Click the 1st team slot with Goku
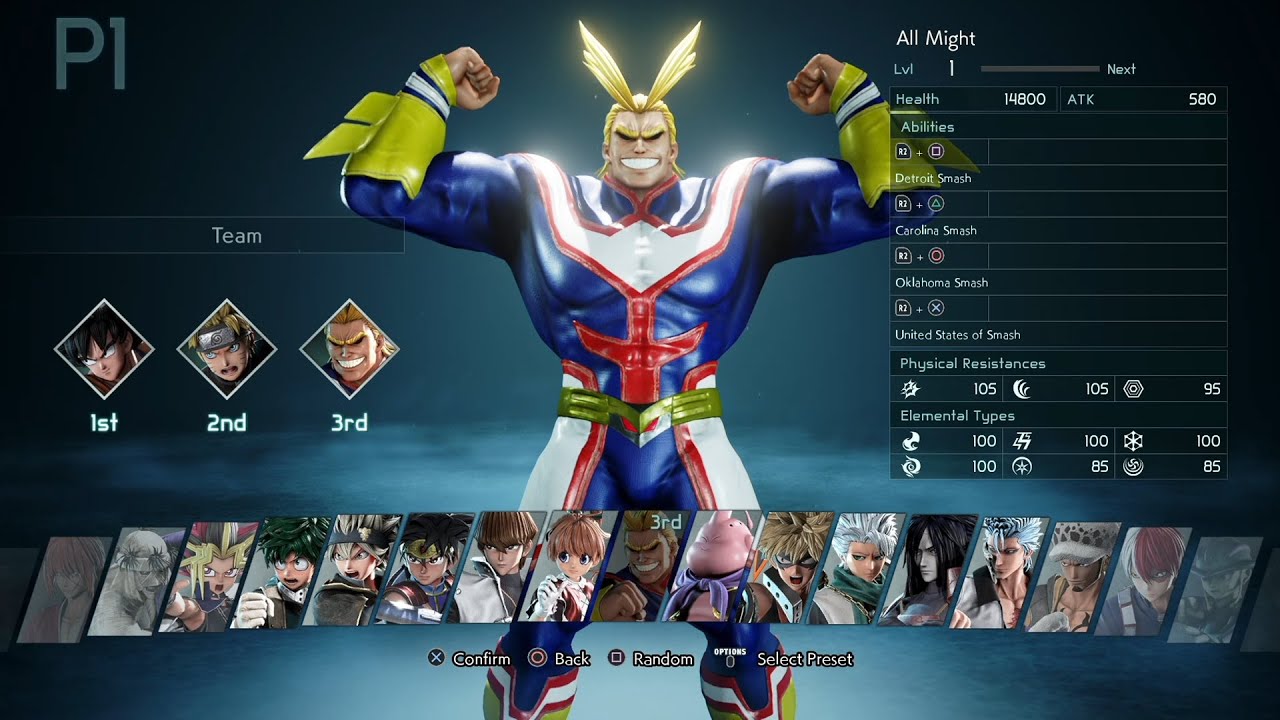This screenshot has width=1280, height=720. coord(104,349)
